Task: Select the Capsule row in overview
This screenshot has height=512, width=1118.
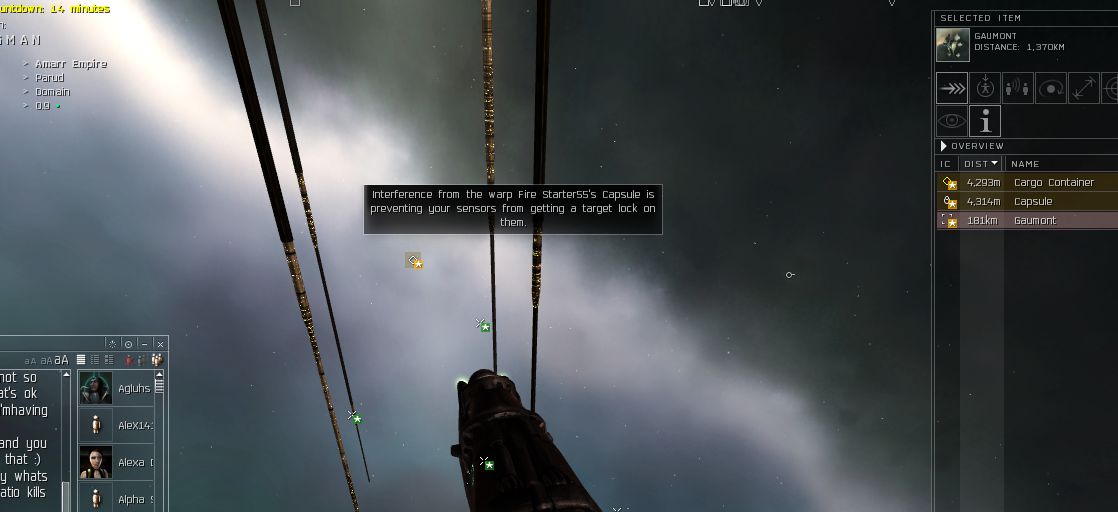Action: 1032,202
